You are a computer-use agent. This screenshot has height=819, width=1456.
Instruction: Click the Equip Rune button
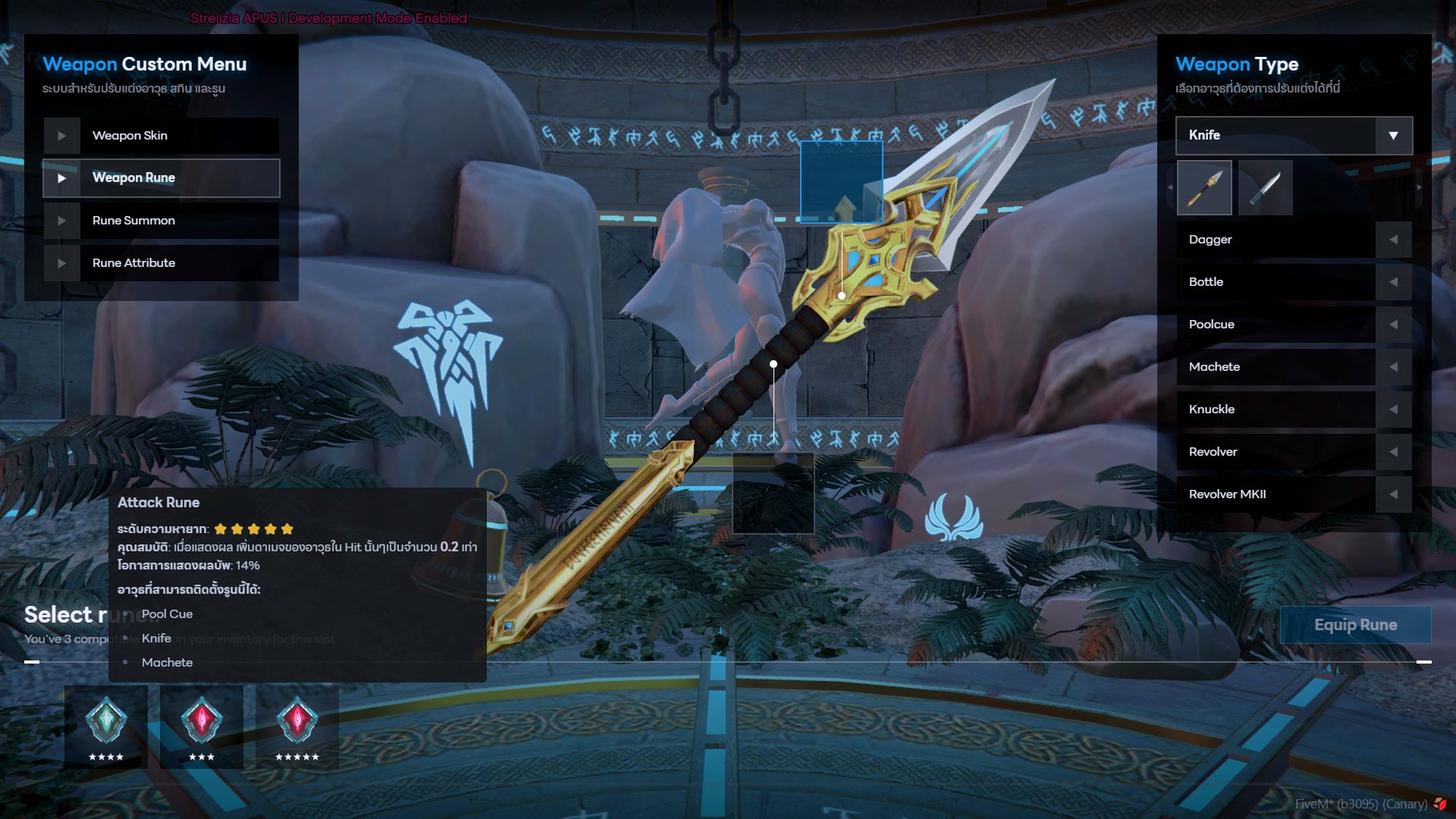click(1354, 625)
